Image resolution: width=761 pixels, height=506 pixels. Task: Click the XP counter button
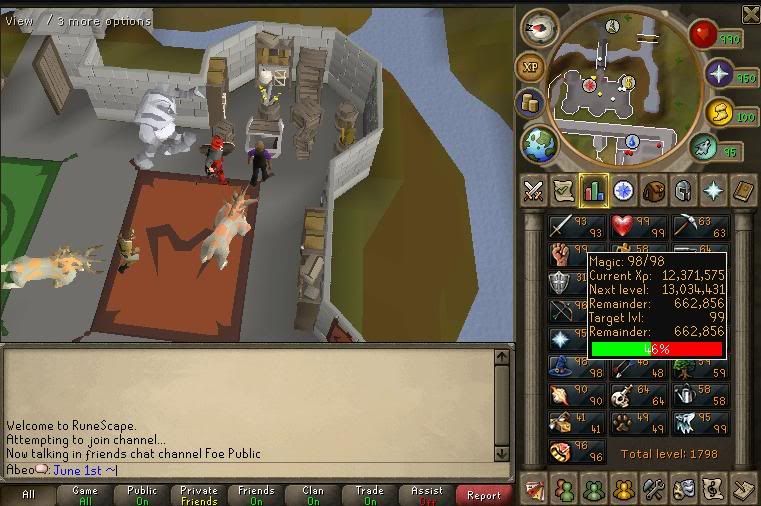(531, 67)
